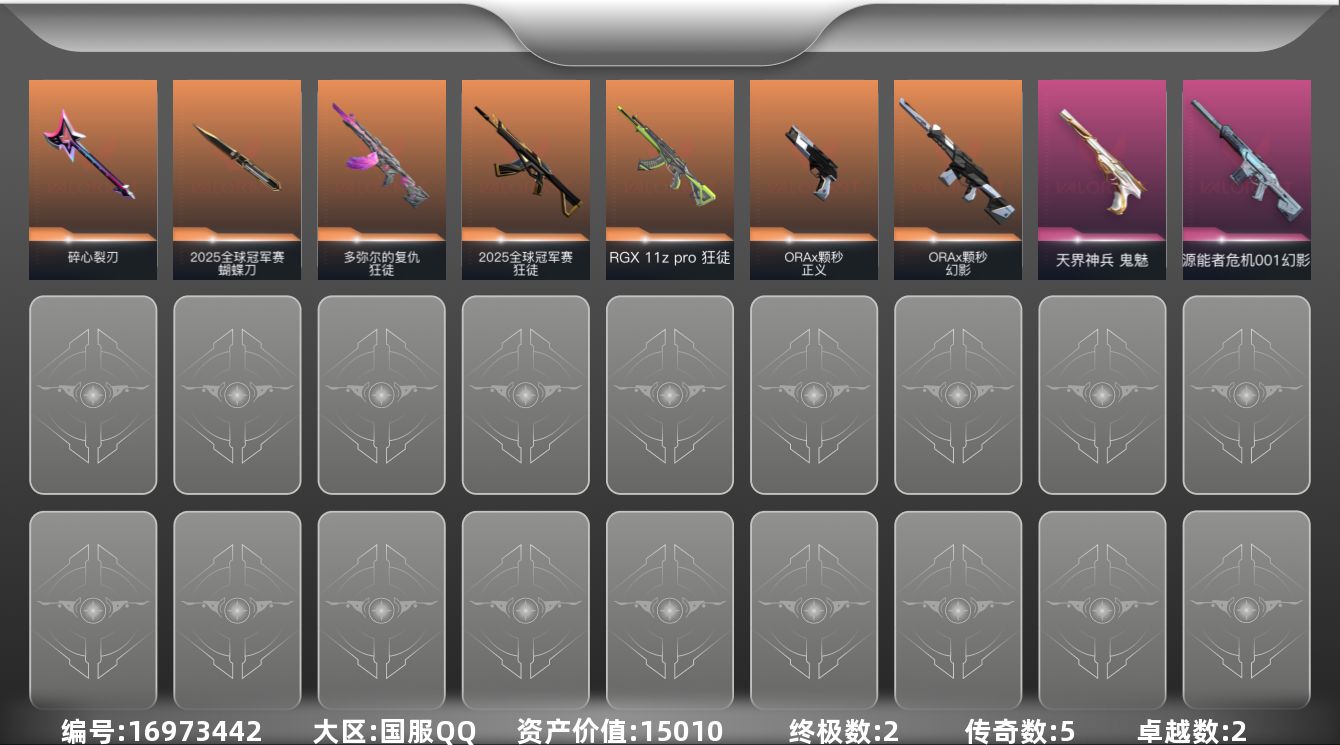Click the empty slot below 天界神兵 鬼魅

coord(1101,396)
